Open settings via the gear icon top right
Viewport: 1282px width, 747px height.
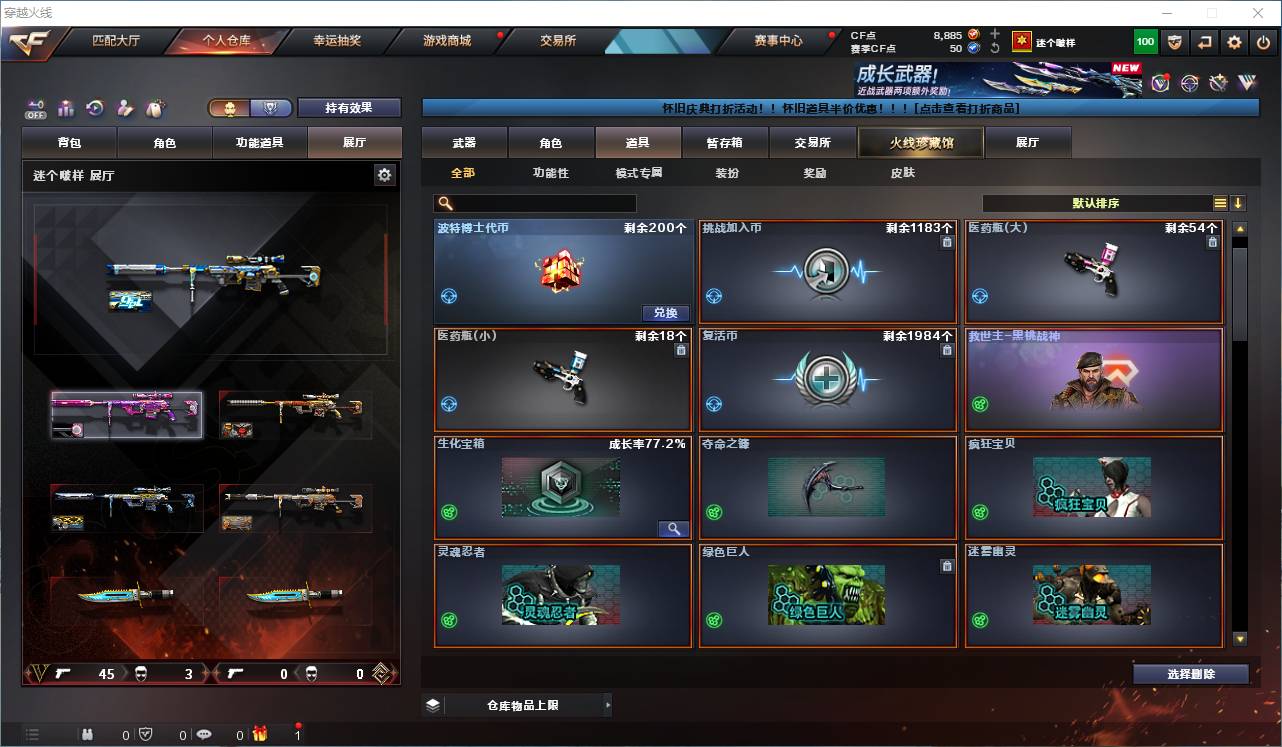(x=1234, y=41)
